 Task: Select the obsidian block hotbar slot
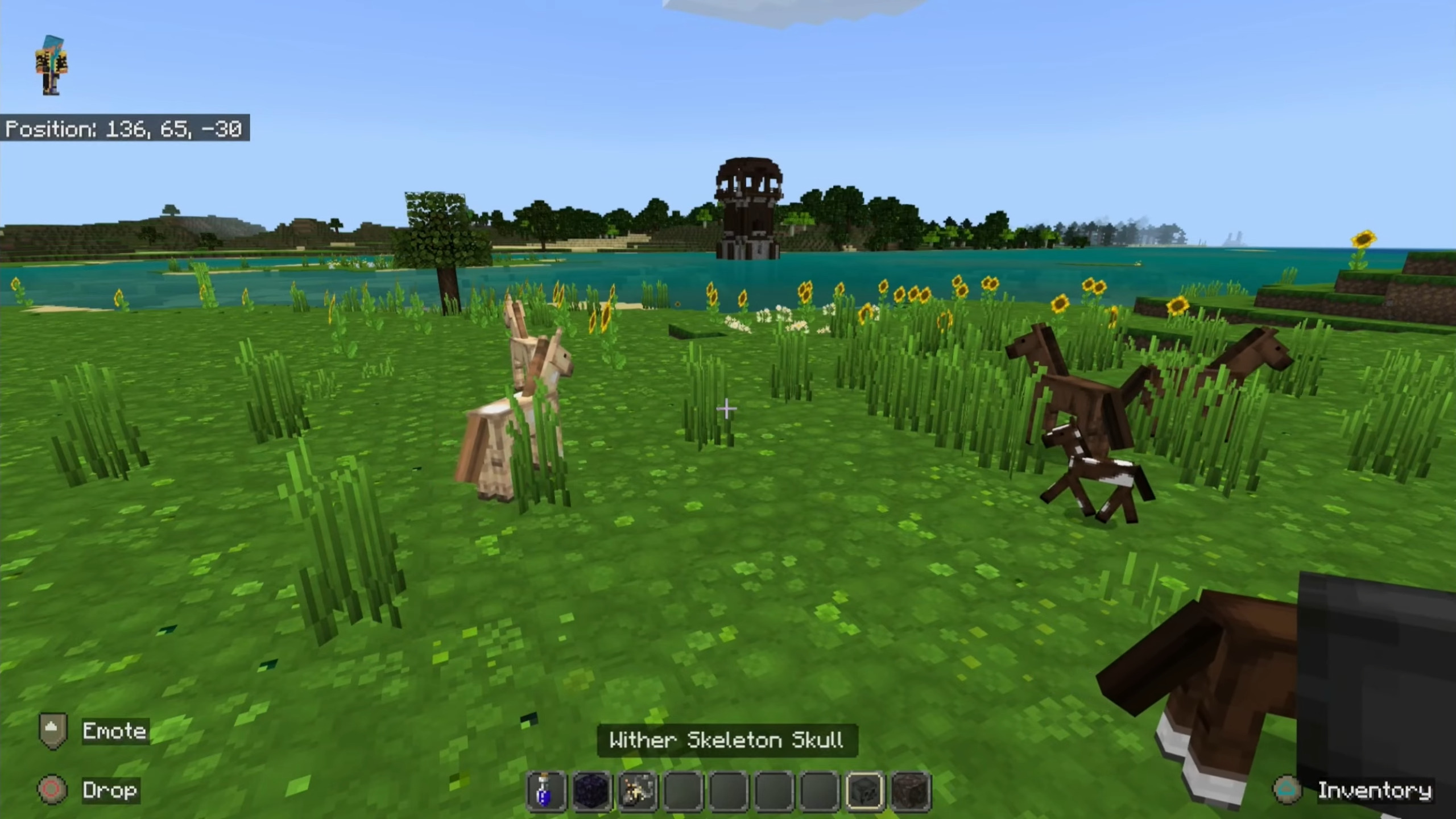coord(591,791)
